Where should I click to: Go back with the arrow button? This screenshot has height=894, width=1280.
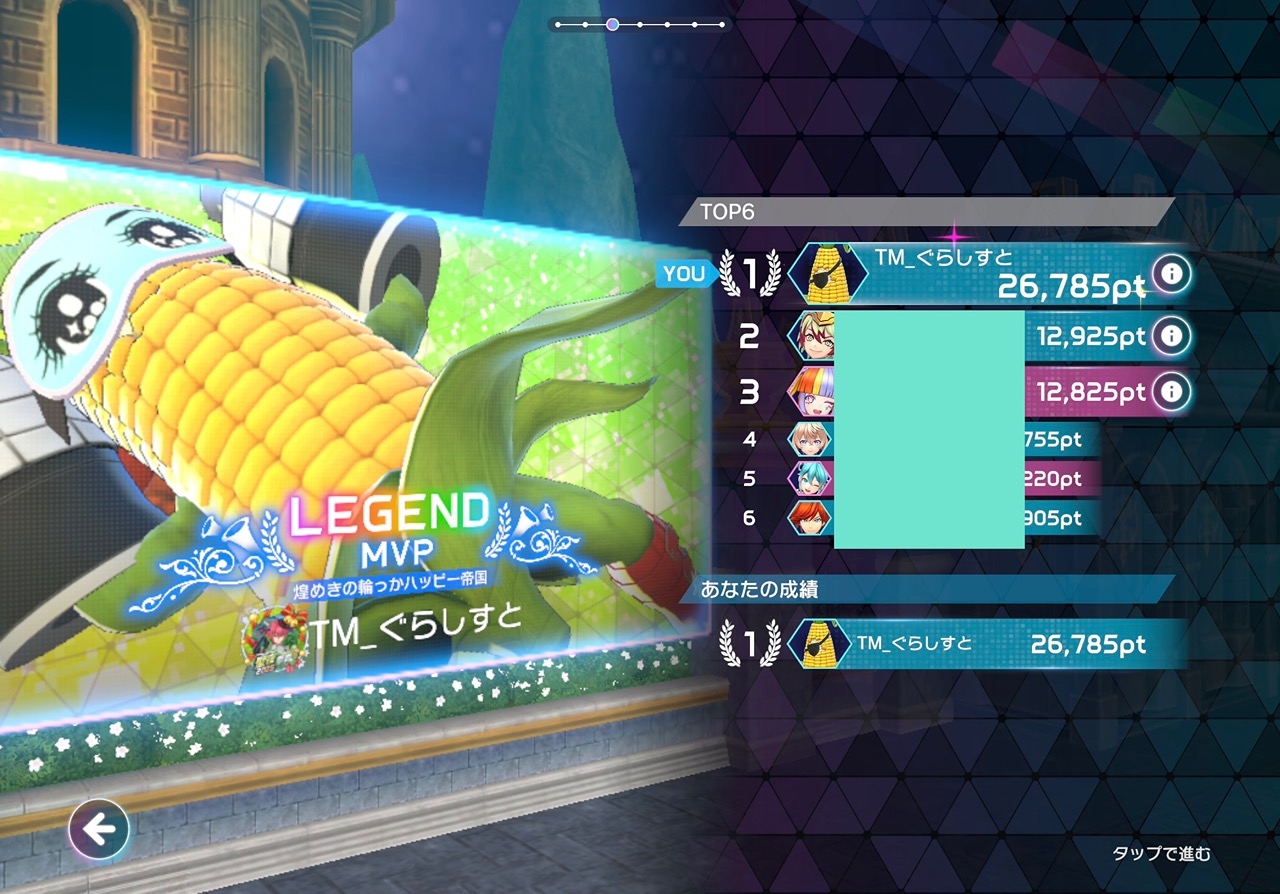click(99, 828)
